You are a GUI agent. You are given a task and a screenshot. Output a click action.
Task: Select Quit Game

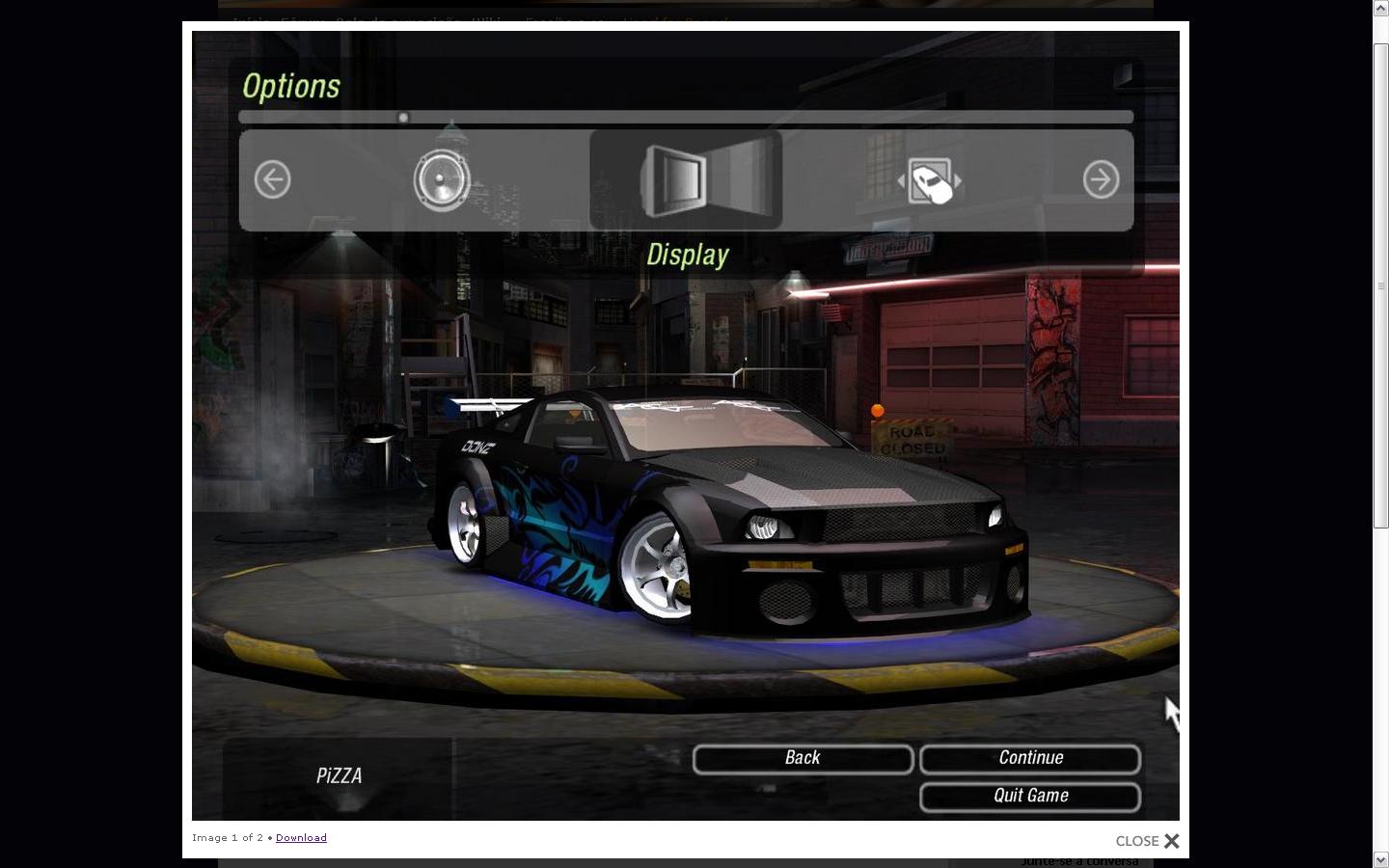[x=1029, y=796]
